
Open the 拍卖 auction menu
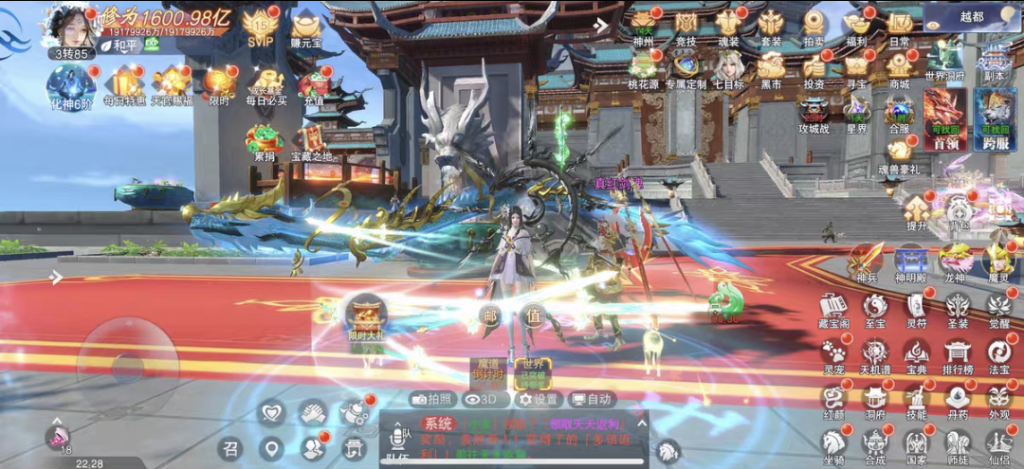pos(813,23)
